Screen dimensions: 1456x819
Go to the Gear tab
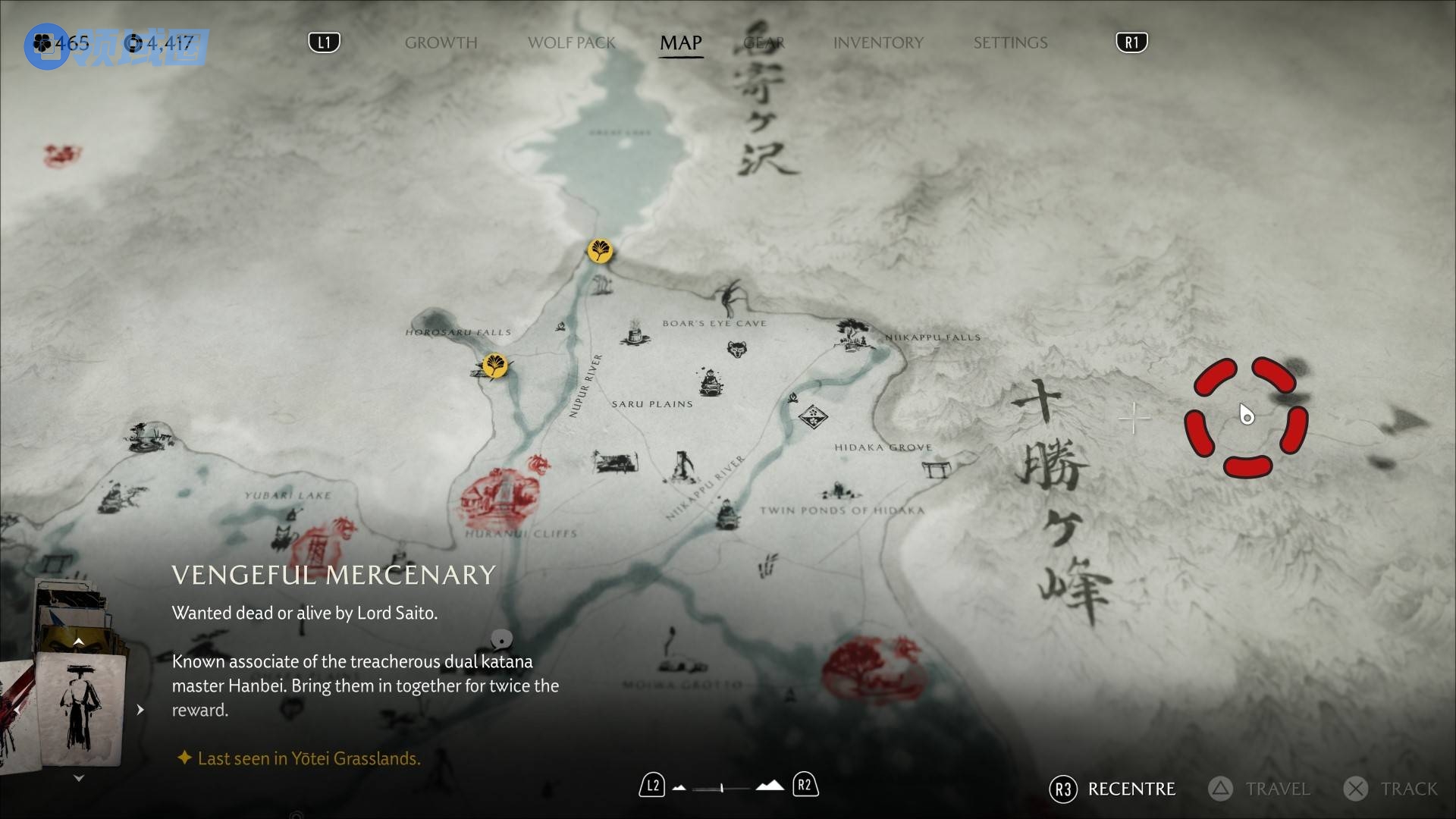pyautogui.click(x=764, y=42)
